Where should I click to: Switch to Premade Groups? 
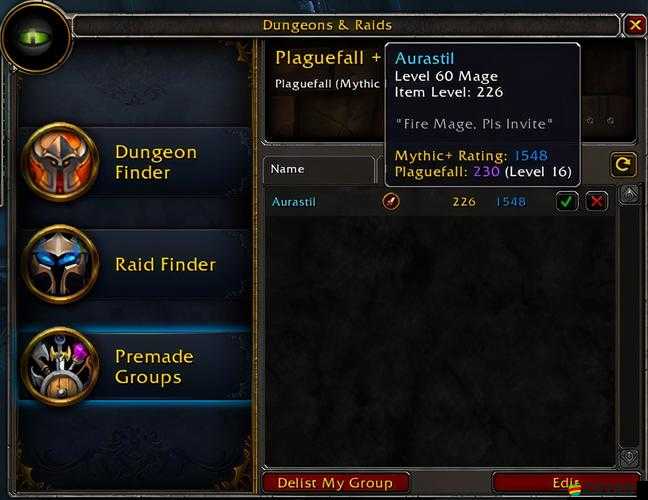point(110,366)
